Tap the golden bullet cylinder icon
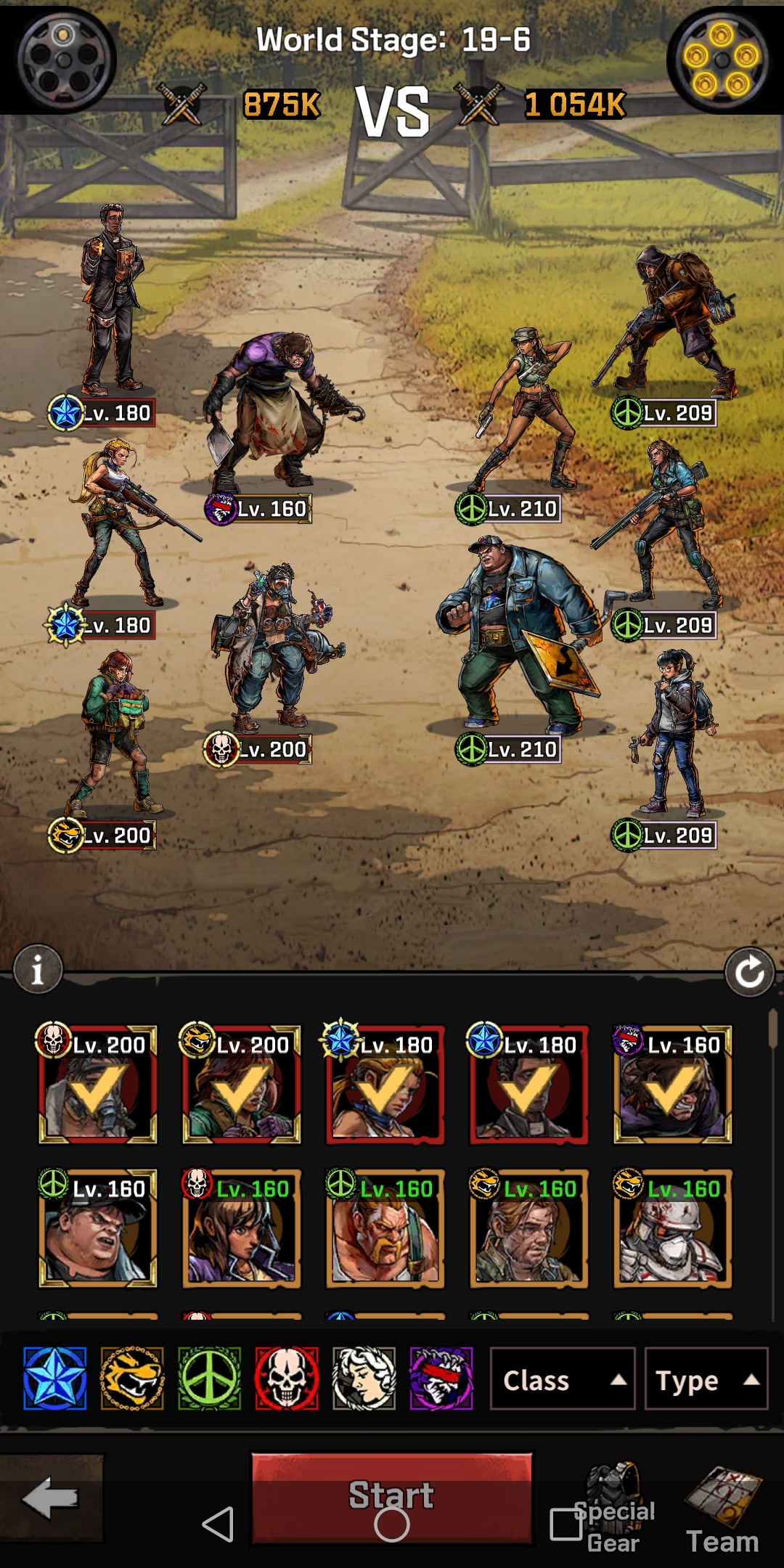 point(722,60)
